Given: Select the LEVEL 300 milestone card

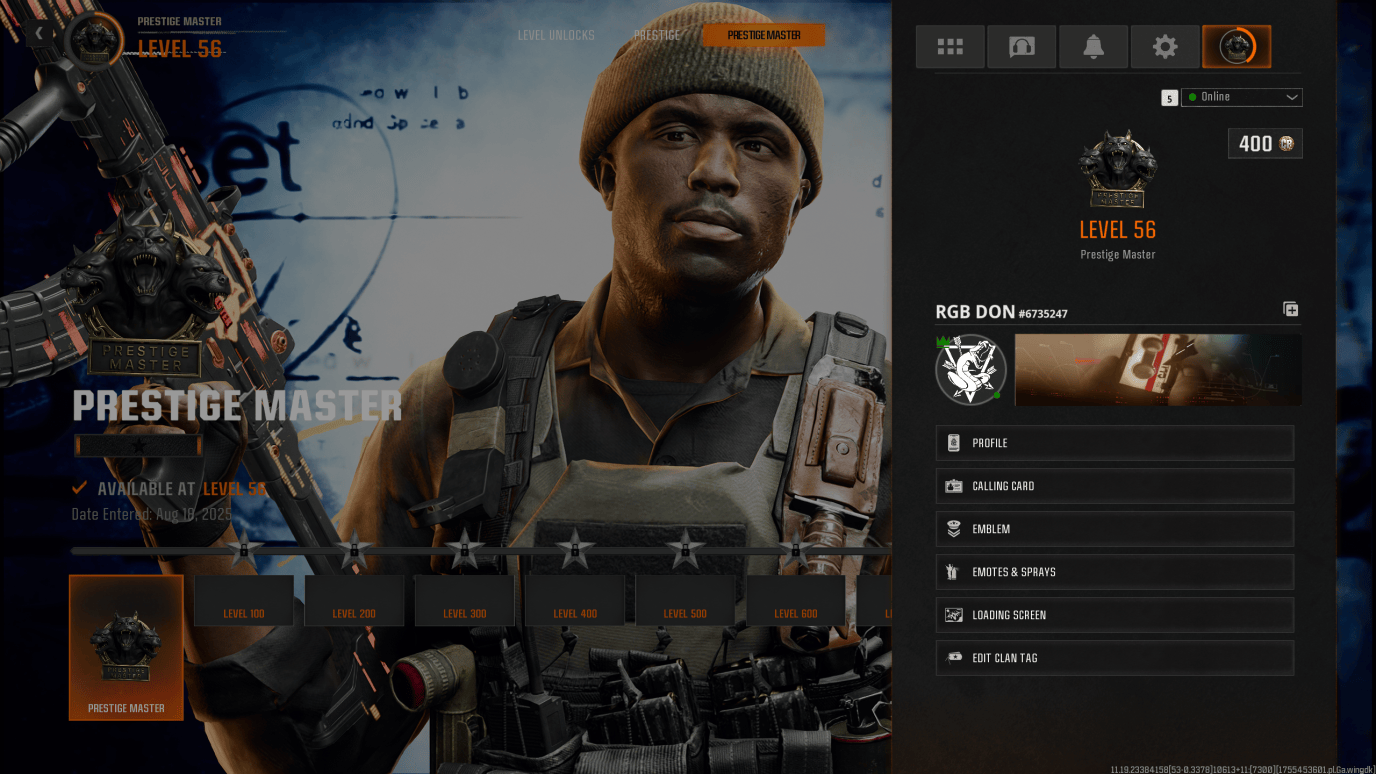Looking at the screenshot, I should click(463, 600).
